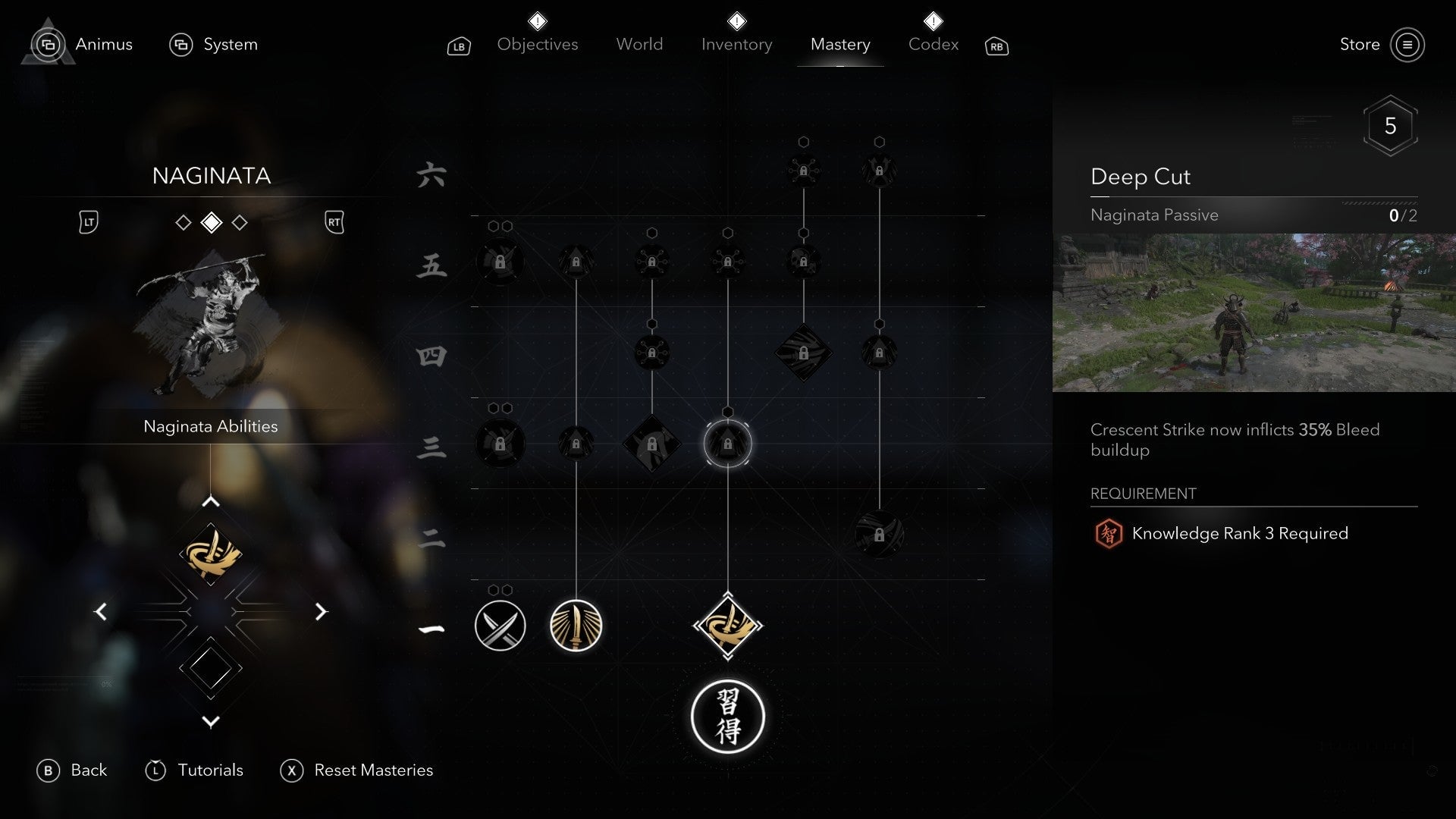Click the left arrow beside Naginata Abilities
The width and height of the screenshot is (1456, 819).
tap(101, 611)
